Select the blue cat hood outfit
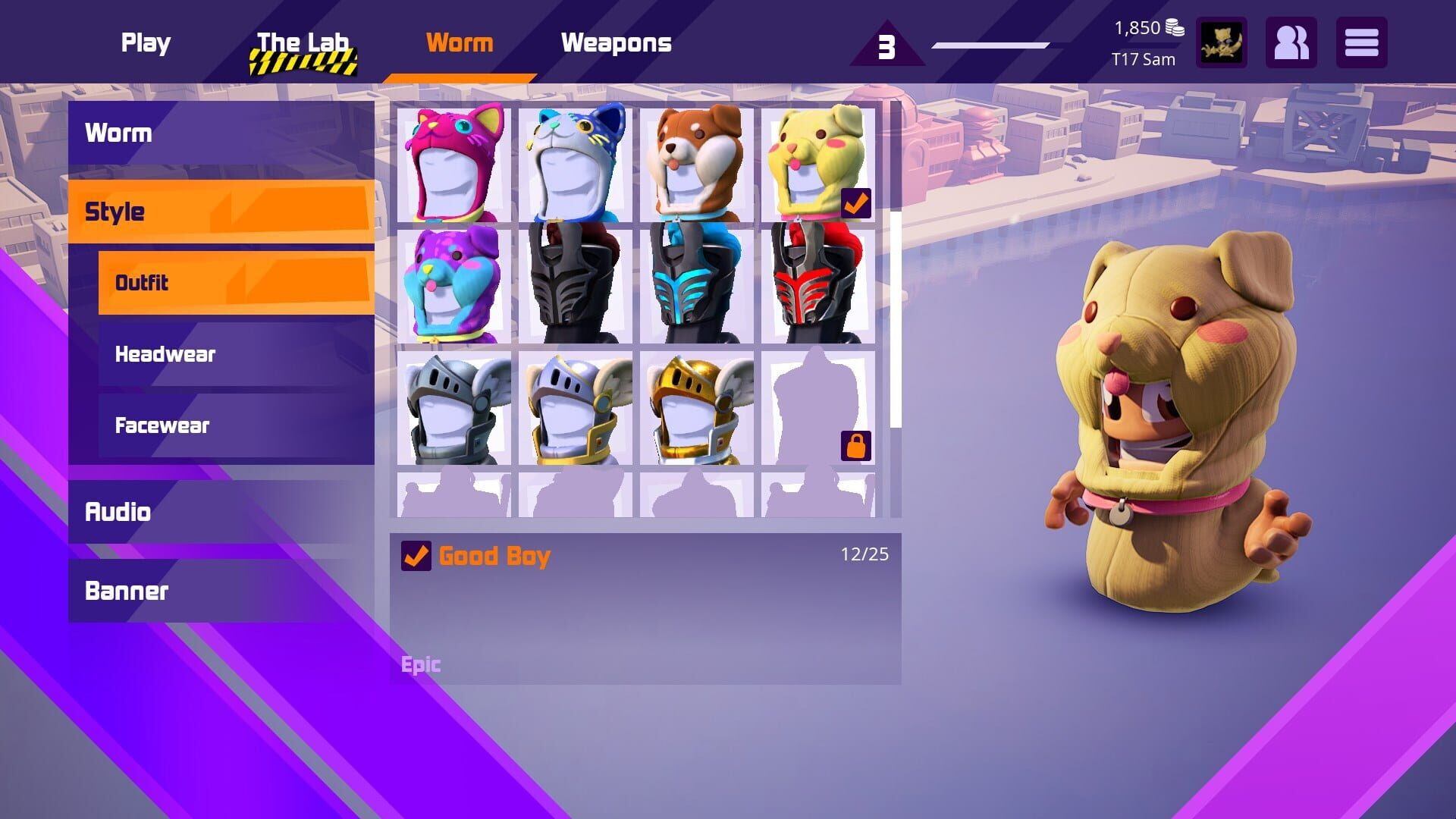This screenshot has height=819, width=1456. [x=574, y=163]
